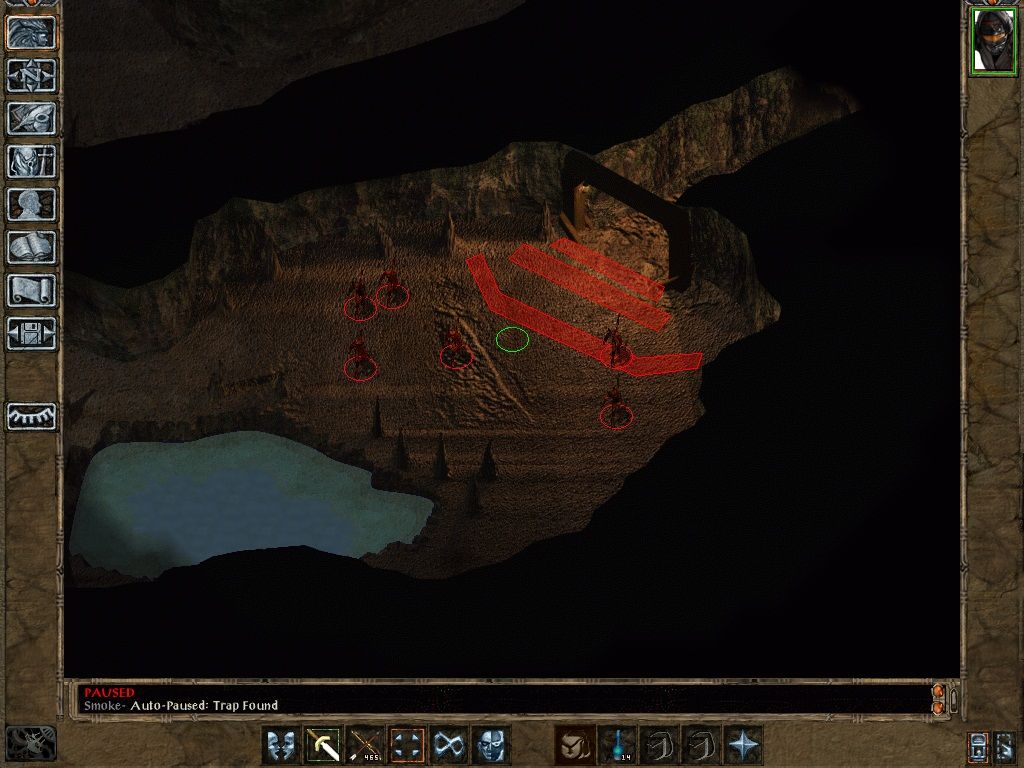Click the half-shadowed face ability icon
The width and height of the screenshot is (1024, 768).
[491, 745]
